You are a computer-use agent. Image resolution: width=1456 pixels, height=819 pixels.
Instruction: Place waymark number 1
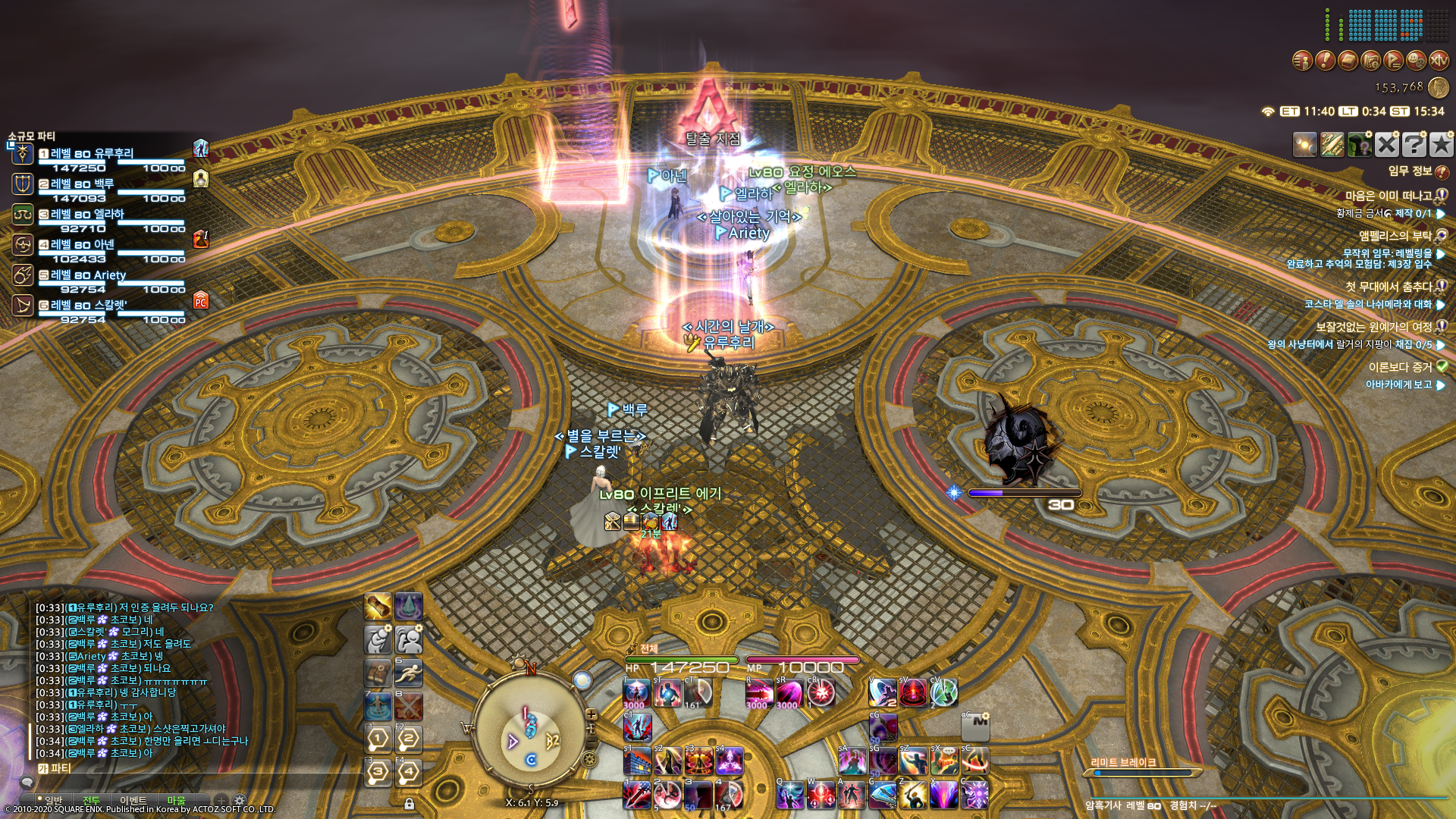click(x=378, y=738)
